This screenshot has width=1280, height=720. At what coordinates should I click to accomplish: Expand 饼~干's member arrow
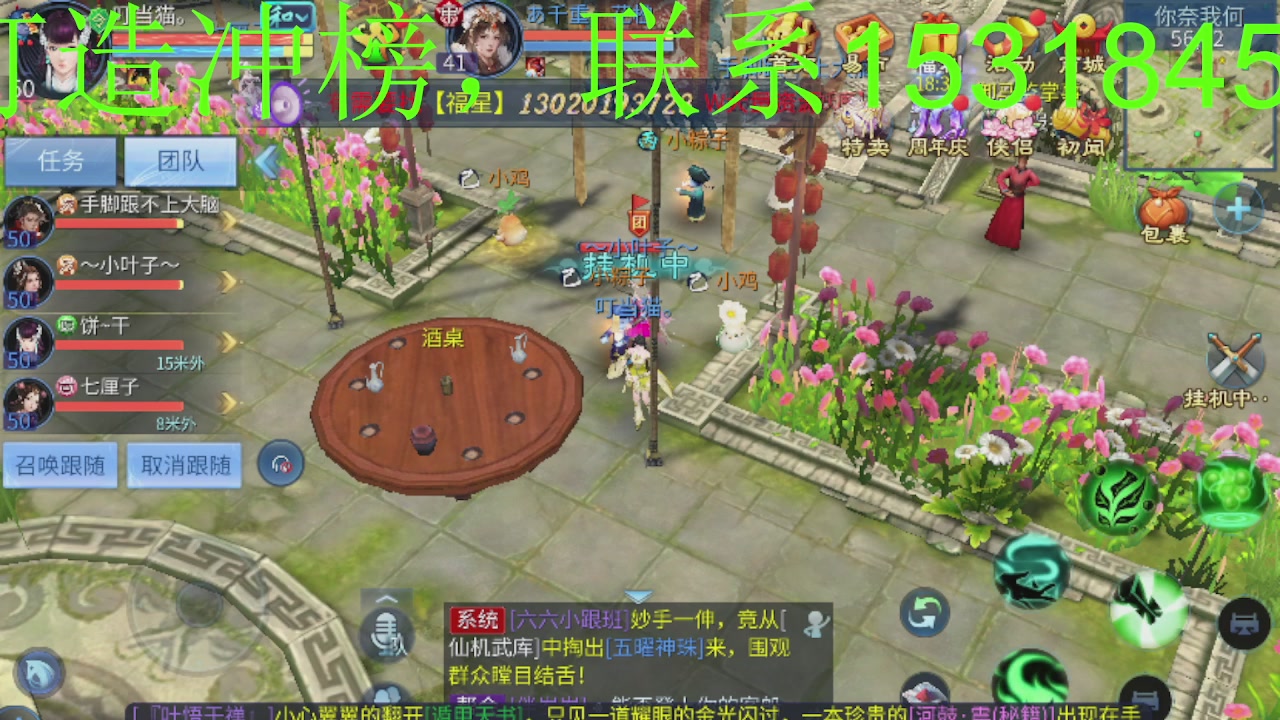(227, 340)
